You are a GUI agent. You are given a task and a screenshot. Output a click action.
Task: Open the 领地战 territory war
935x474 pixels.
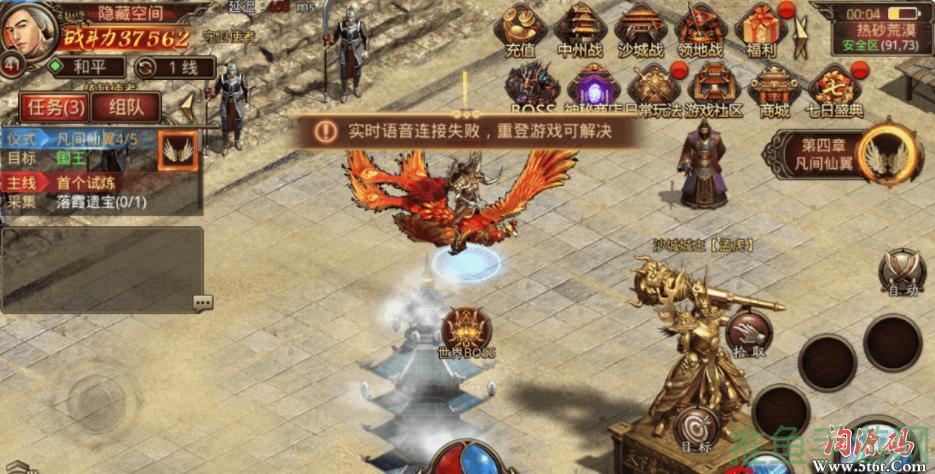[x=700, y=29]
